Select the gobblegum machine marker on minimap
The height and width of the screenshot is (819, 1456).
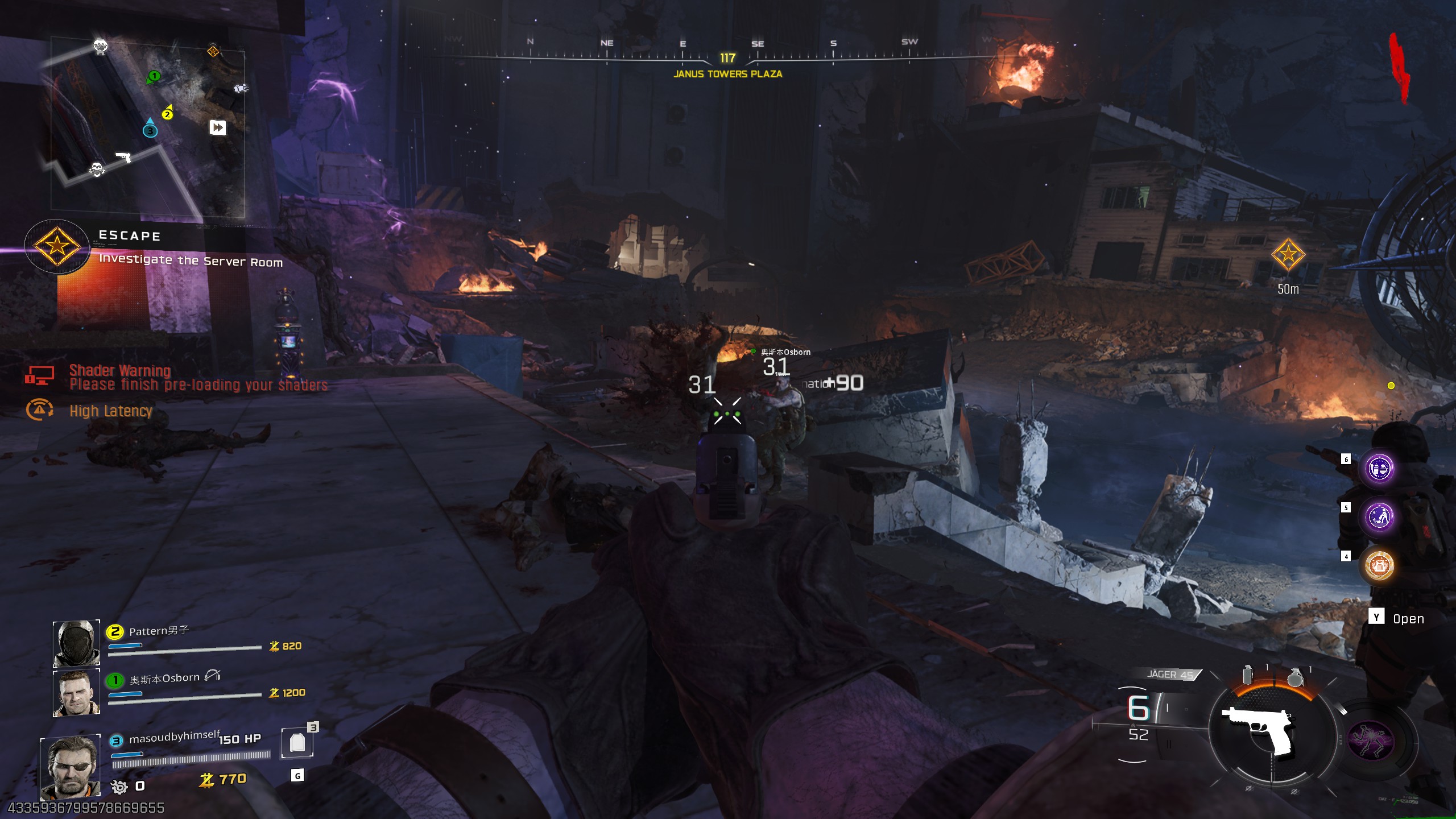[101, 45]
